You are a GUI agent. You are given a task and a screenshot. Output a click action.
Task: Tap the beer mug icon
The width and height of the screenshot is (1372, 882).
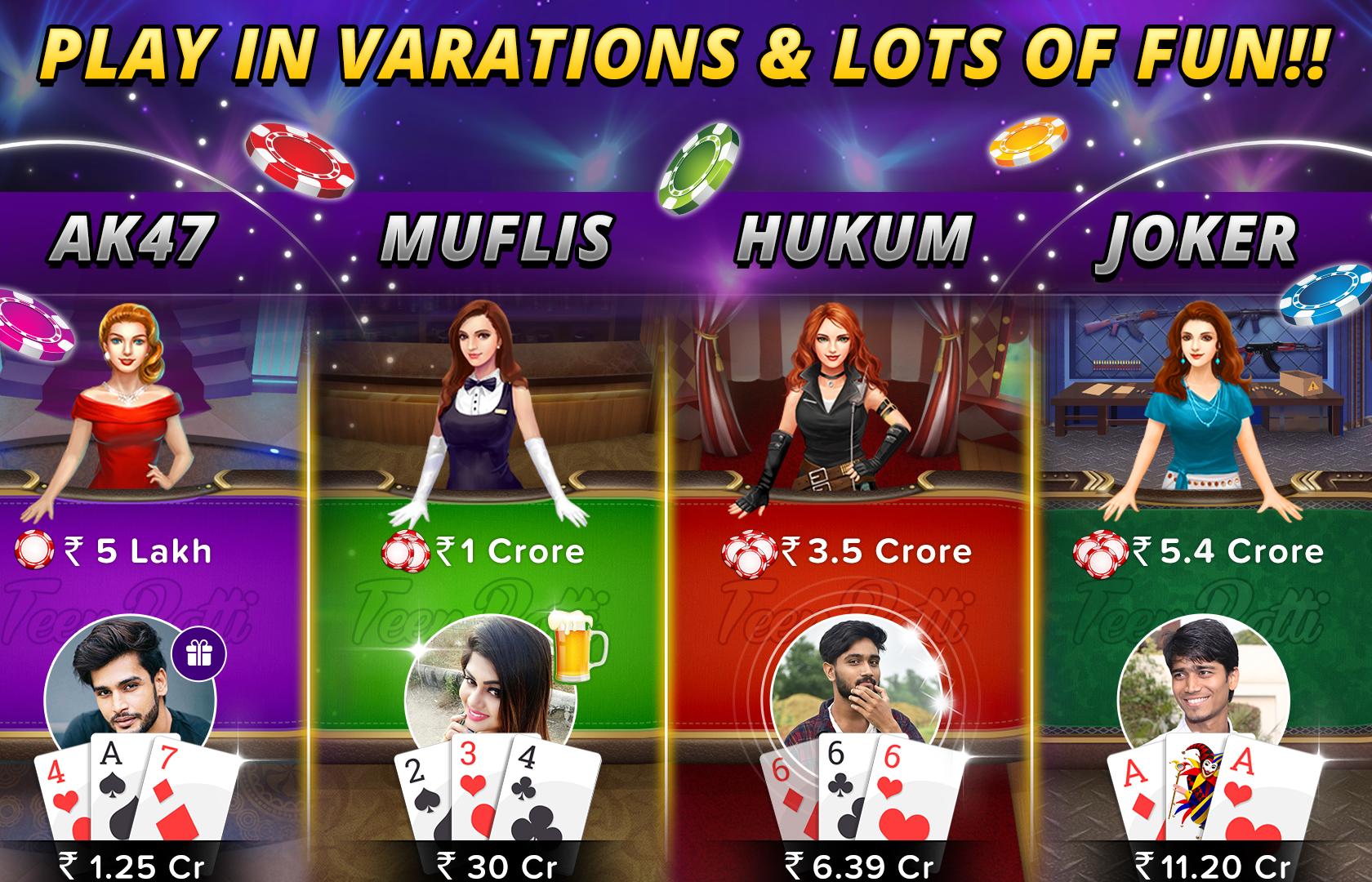(x=580, y=647)
